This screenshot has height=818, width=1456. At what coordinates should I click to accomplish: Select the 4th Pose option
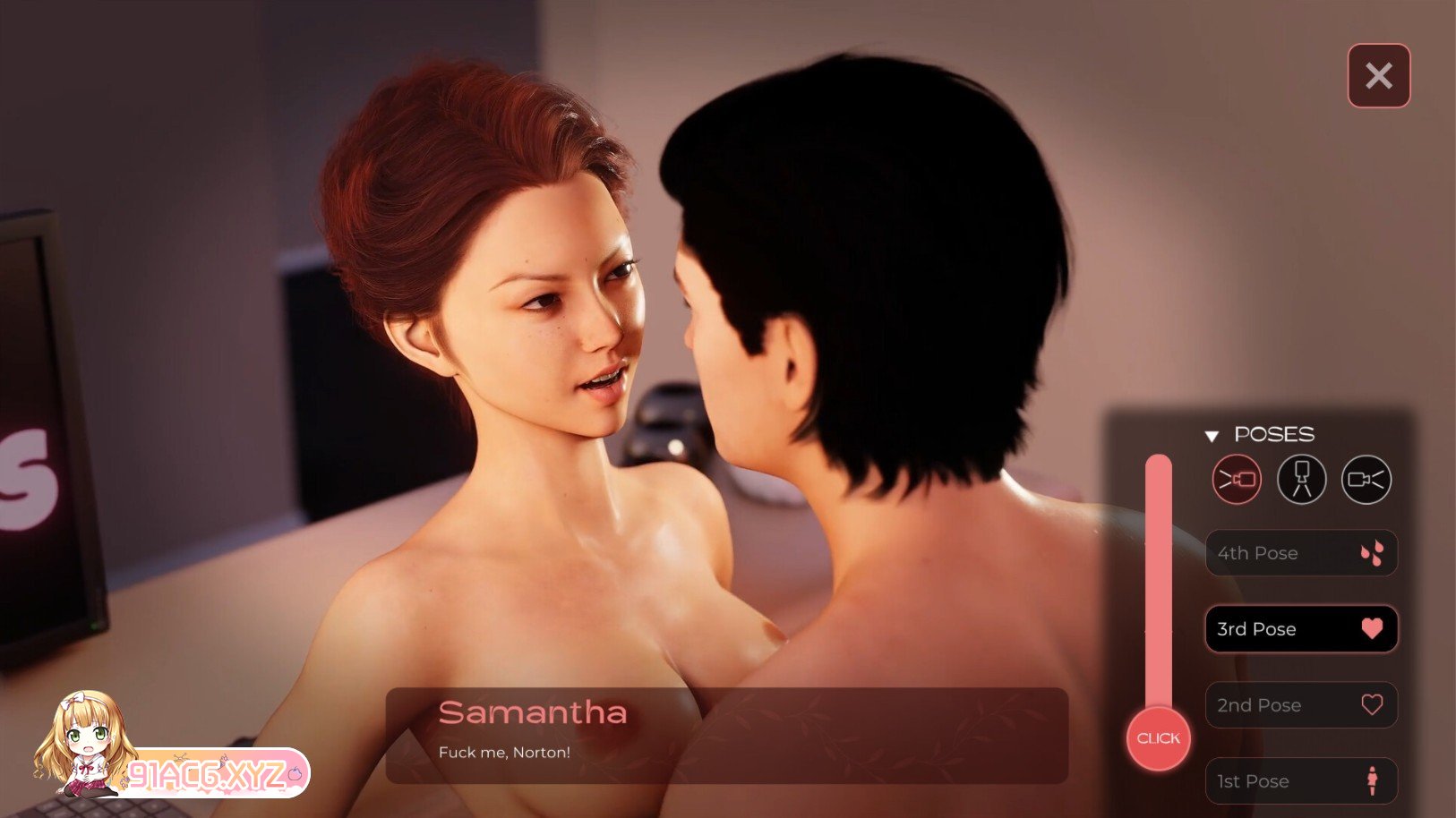pyautogui.click(x=1300, y=553)
